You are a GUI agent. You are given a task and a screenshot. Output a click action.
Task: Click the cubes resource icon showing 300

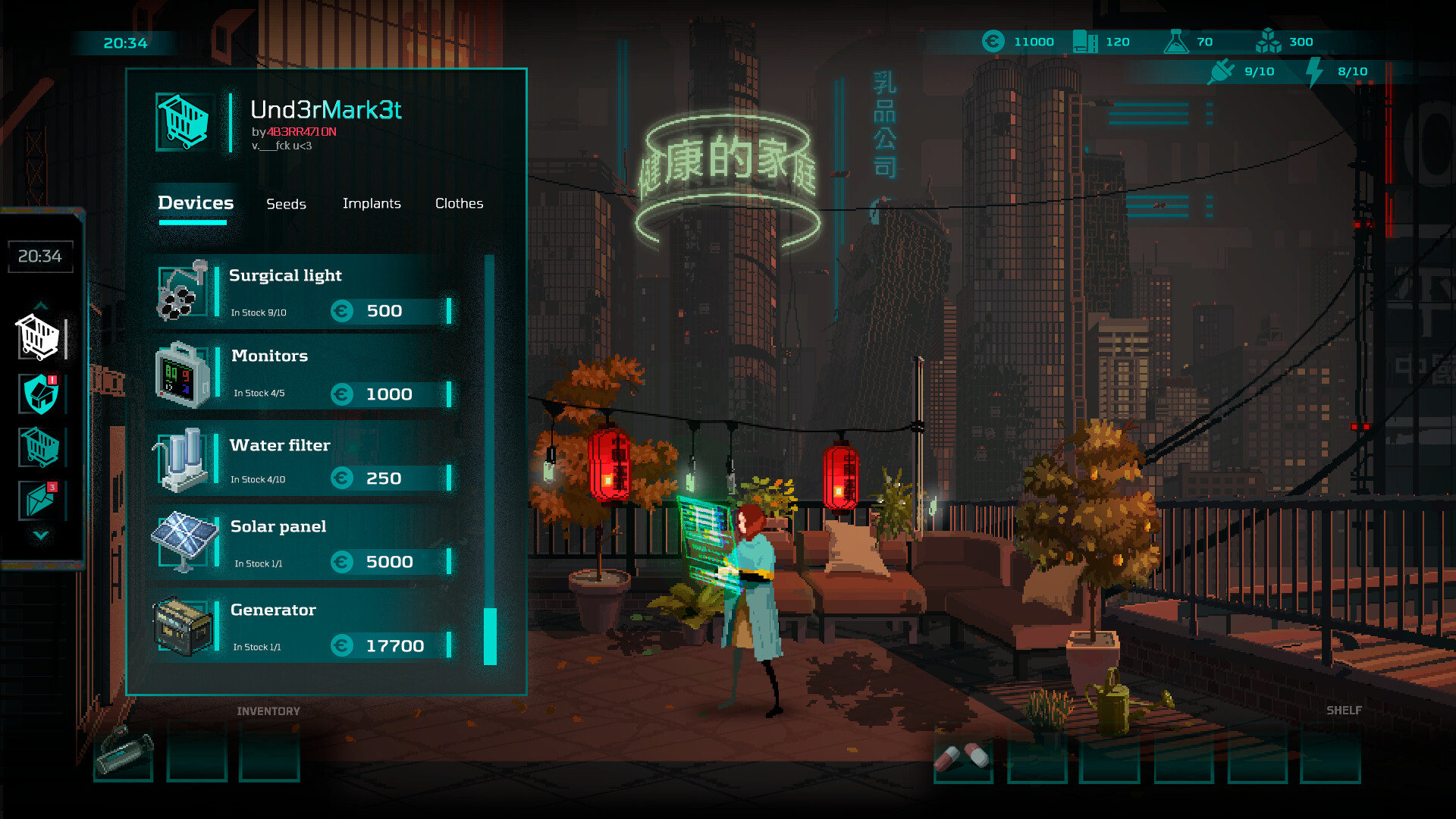tap(1269, 42)
